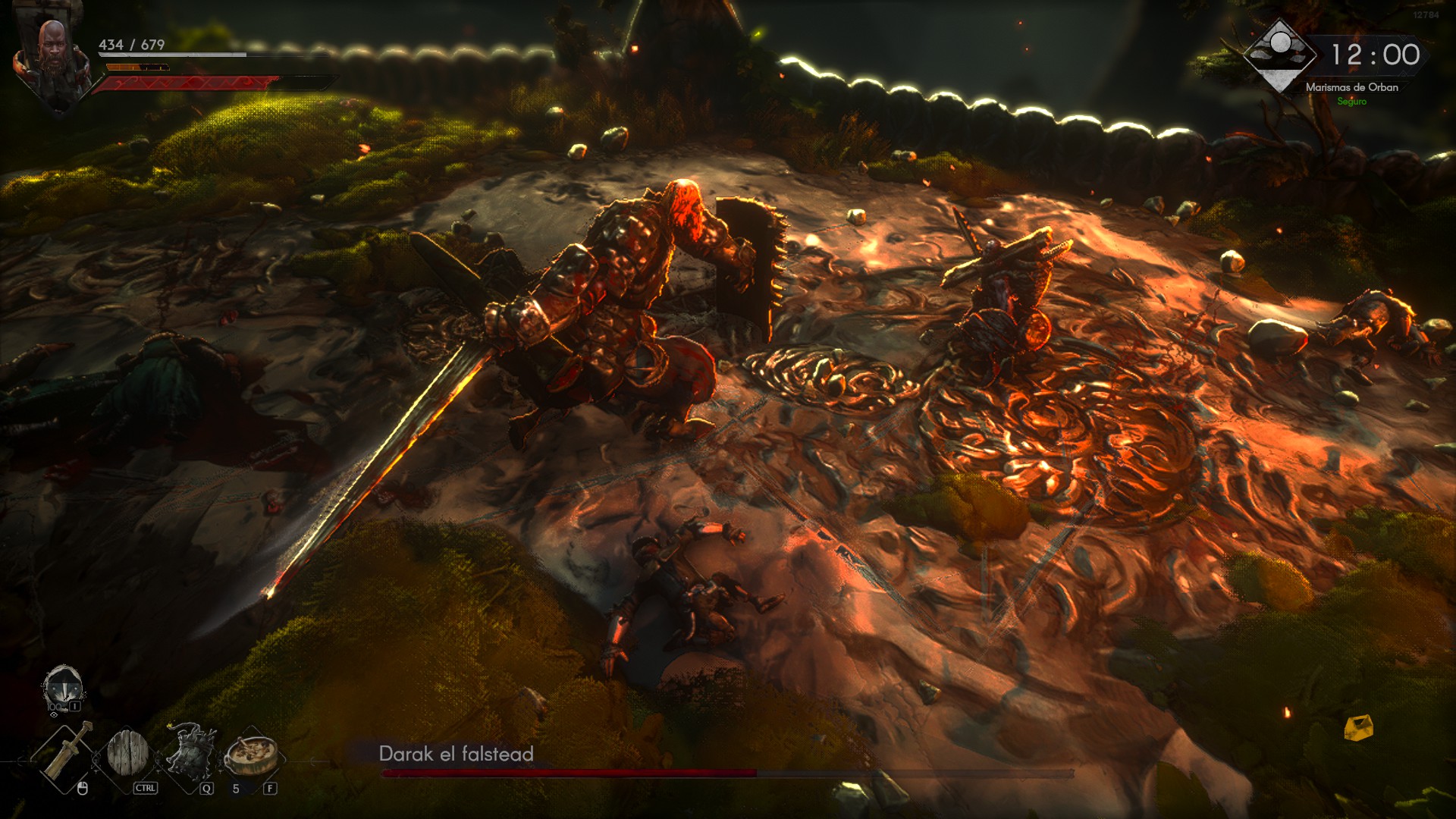
Task: Click the player character portrait
Action: pyautogui.click(x=53, y=61)
